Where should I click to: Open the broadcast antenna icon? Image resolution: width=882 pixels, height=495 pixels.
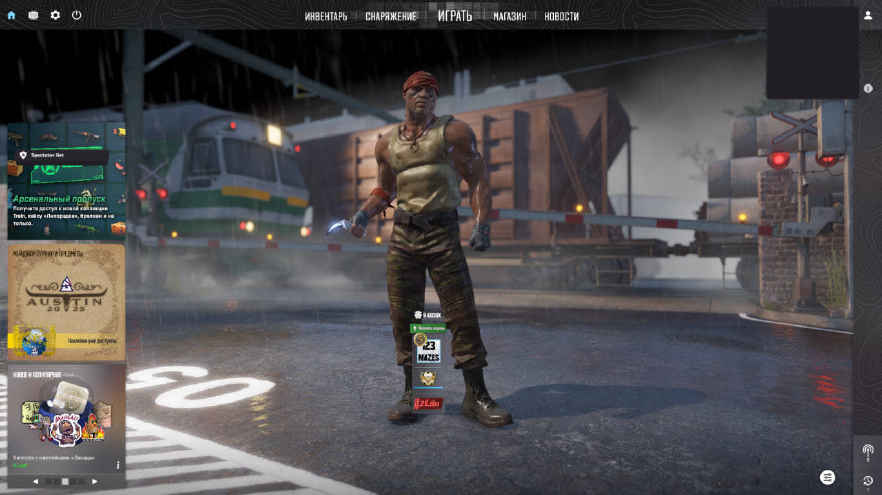point(867,451)
